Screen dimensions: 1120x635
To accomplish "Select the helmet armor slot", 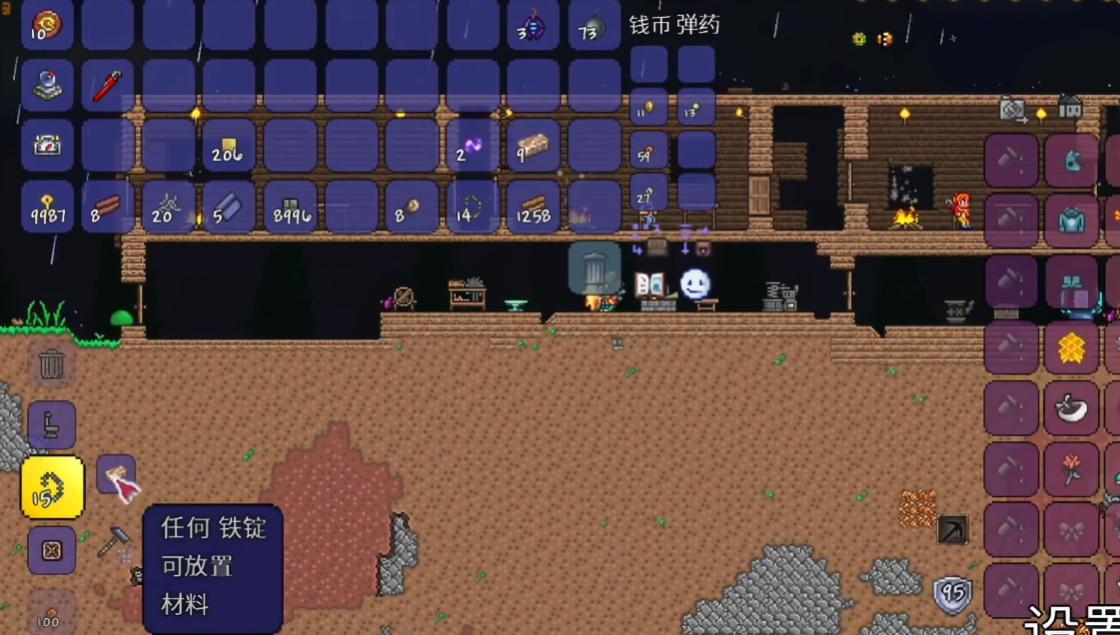I will tap(1071, 160).
